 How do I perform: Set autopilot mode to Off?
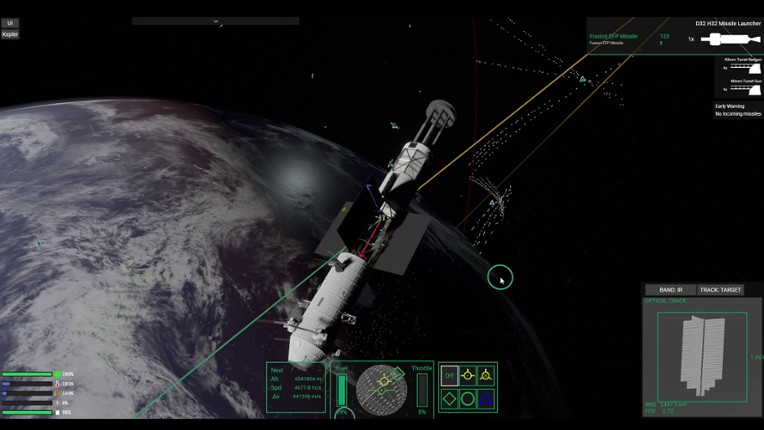pos(450,376)
